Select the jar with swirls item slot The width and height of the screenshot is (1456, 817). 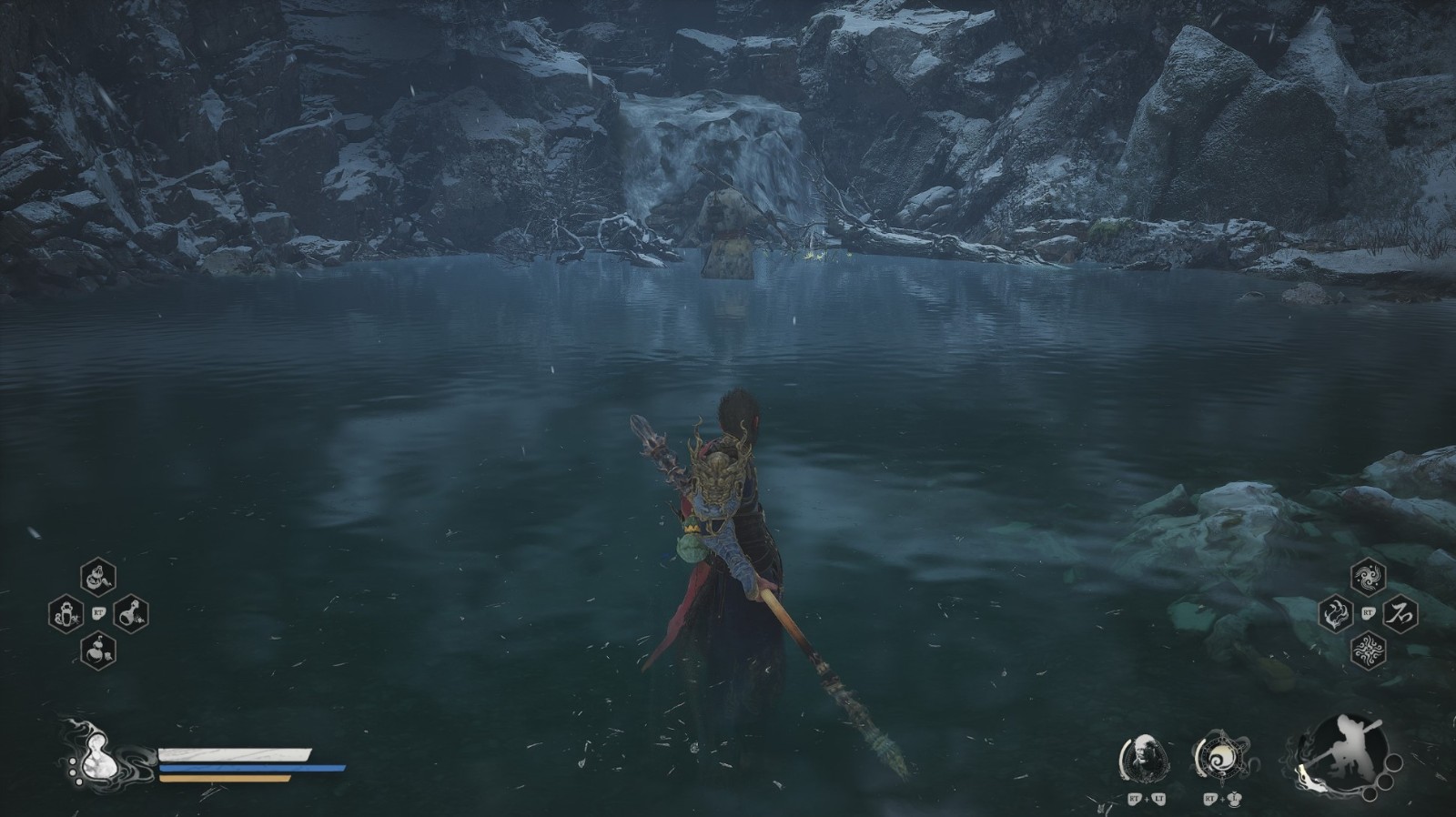(x=66, y=613)
